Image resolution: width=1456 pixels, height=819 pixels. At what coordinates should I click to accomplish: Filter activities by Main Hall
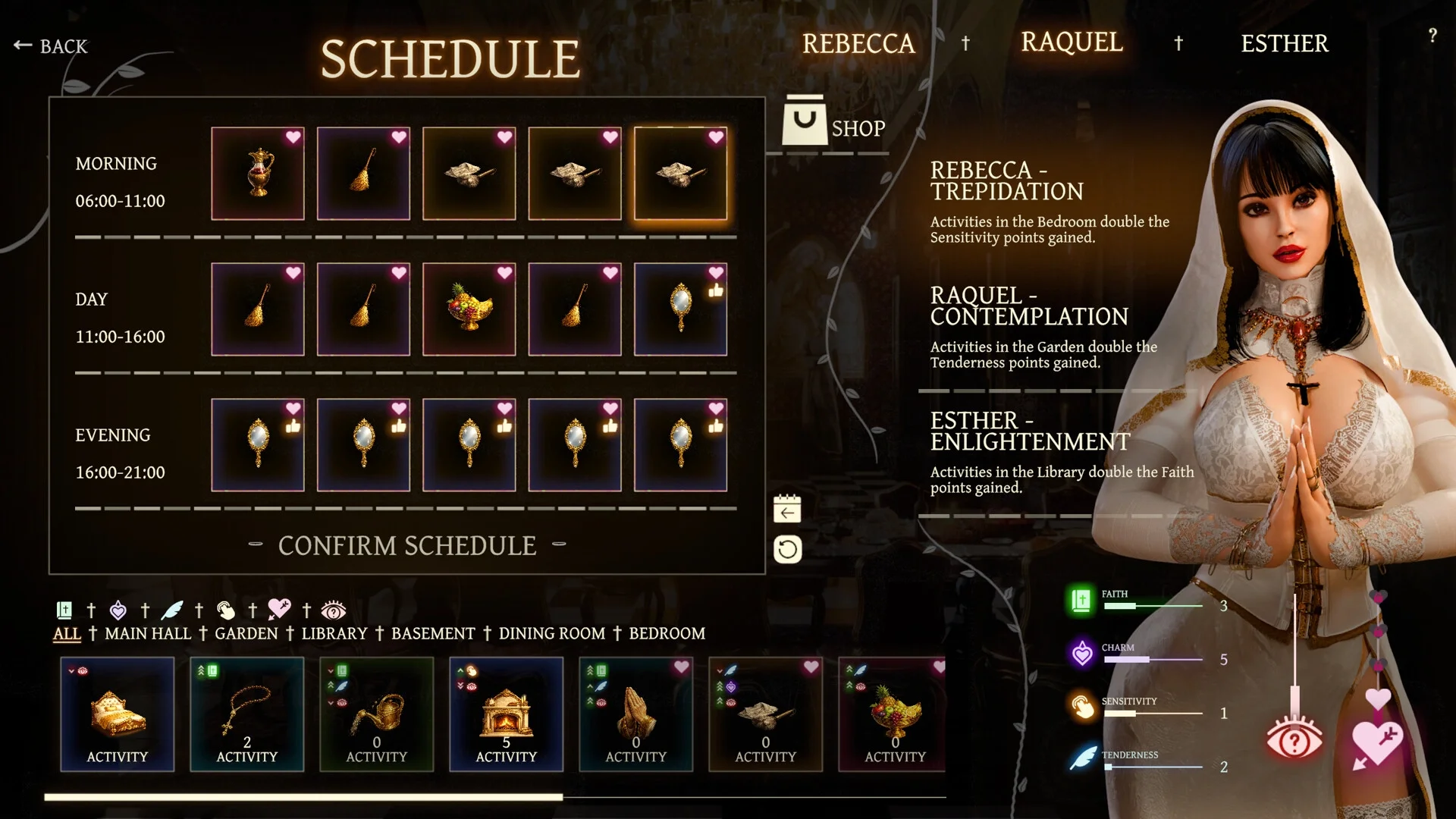pos(148,633)
